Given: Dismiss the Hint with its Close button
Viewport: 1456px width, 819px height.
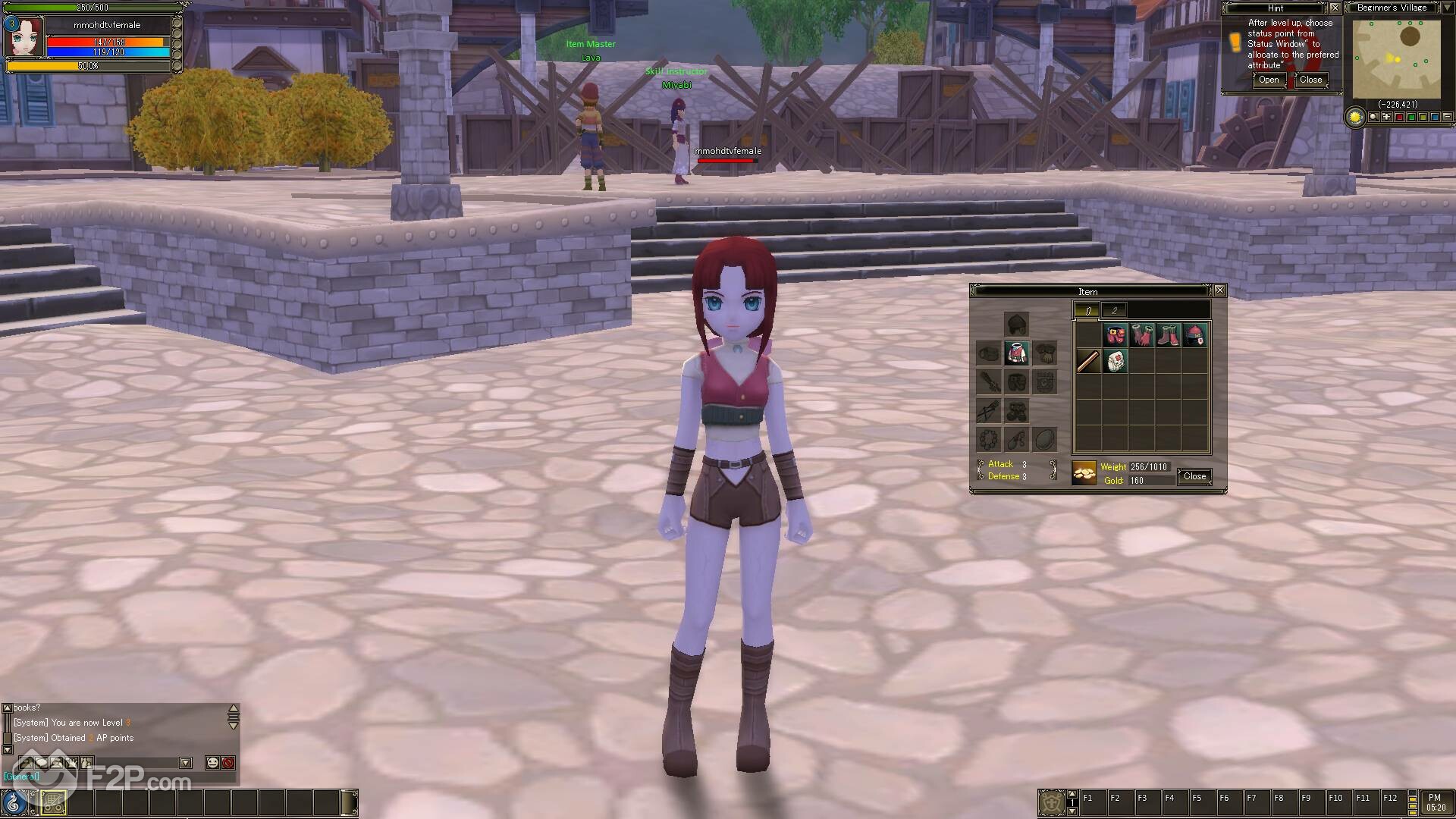Looking at the screenshot, I should pos(1310,80).
